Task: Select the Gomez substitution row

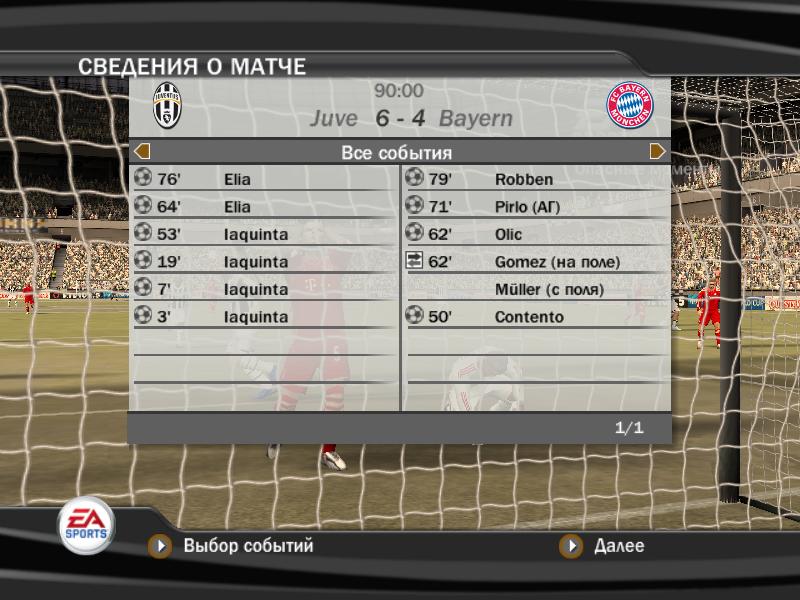Action: coord(535,262)
